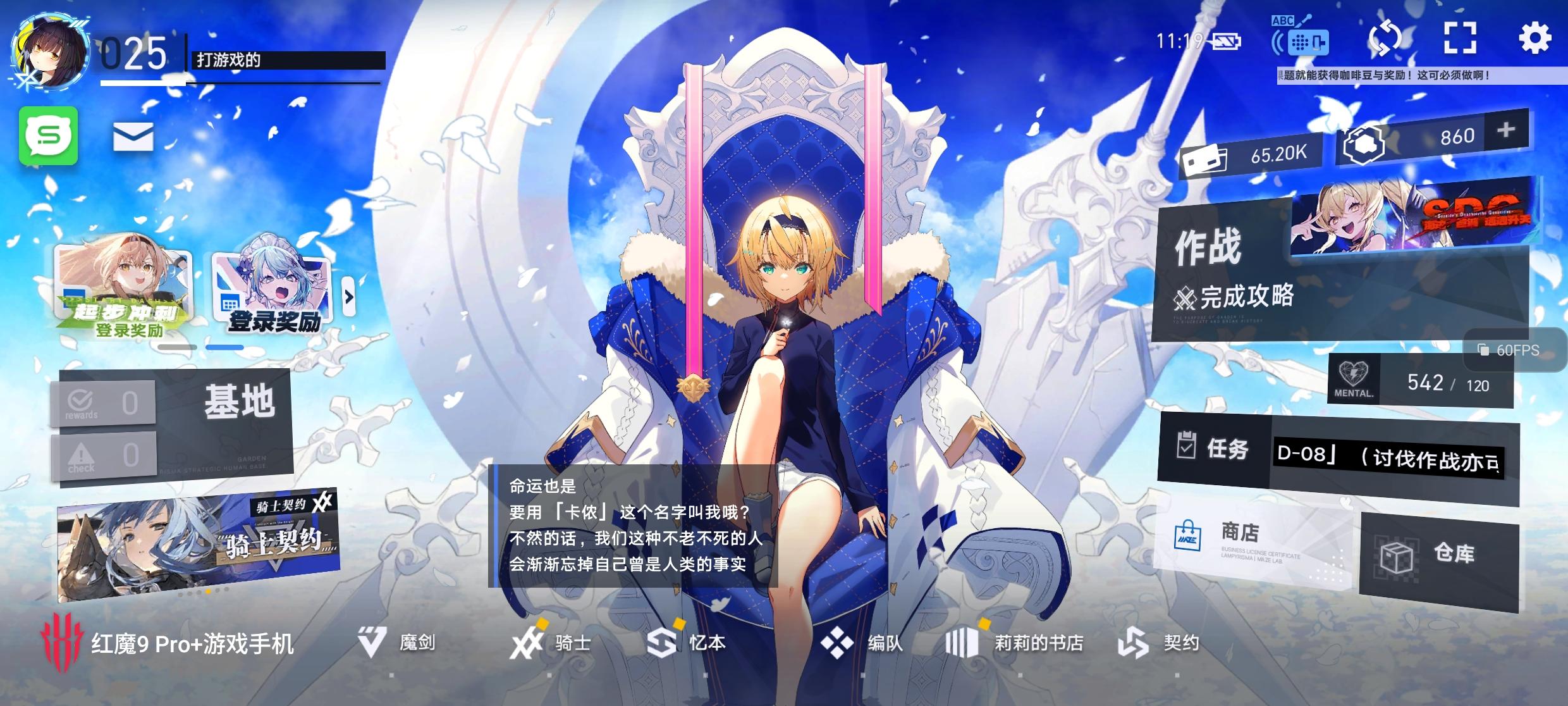Open the game settings gear
The image size is (1568, 706).
pyautogui.click(x=1535, y=39)
